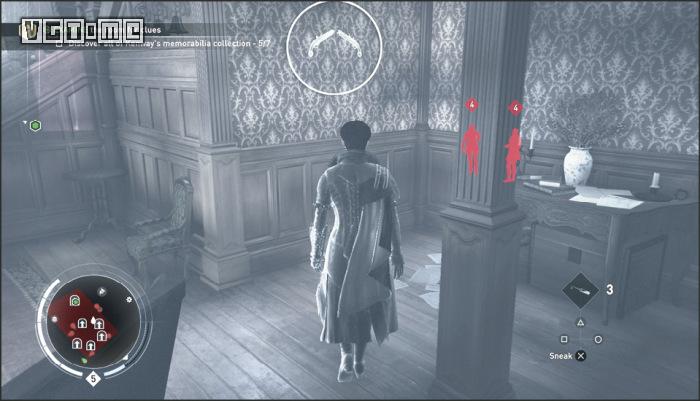700x401 pixels.
Task: Click the level 5 diamond badge
Action: click(93, 378)
